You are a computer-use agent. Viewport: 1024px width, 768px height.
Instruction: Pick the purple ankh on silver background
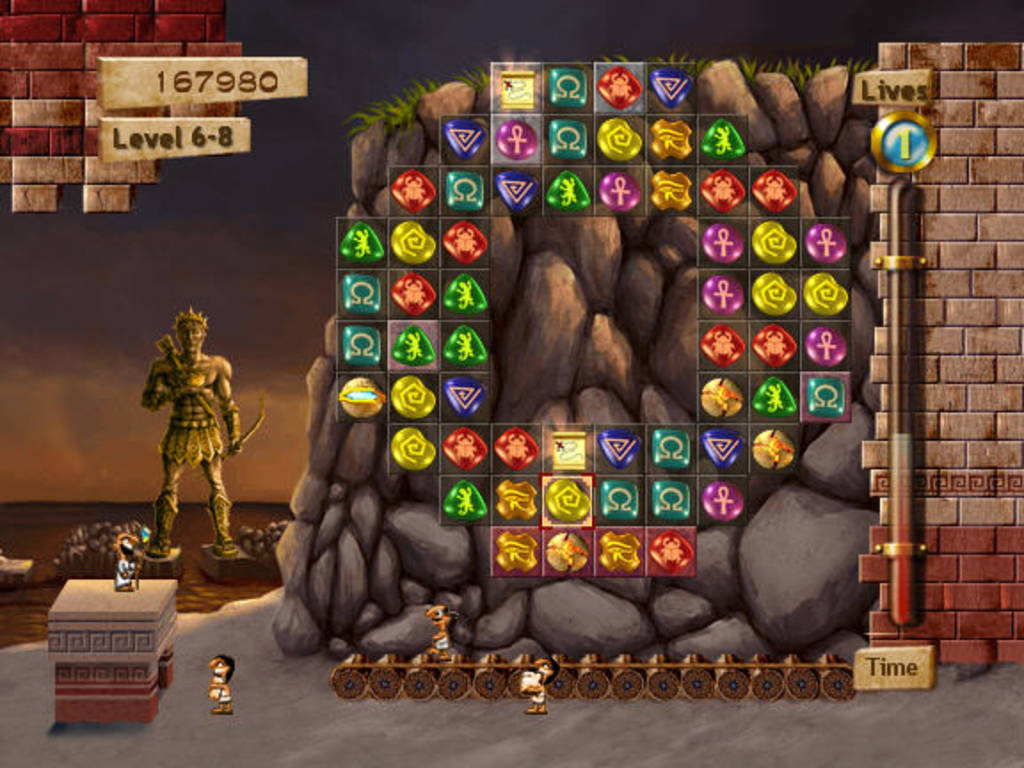coord(516,139)
